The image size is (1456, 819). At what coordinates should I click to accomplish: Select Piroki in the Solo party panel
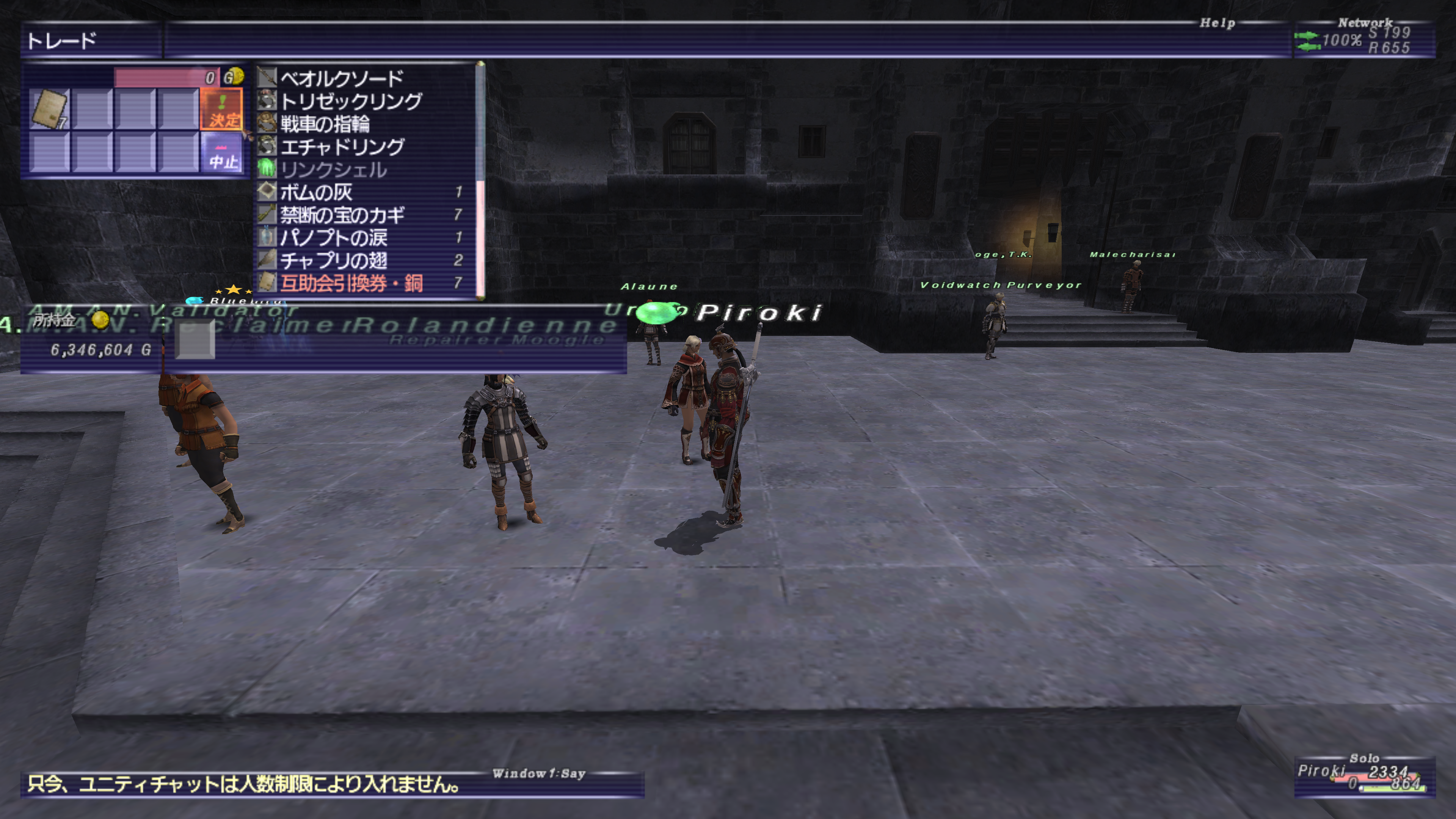pyautogui.click(x=1320, y=771)
